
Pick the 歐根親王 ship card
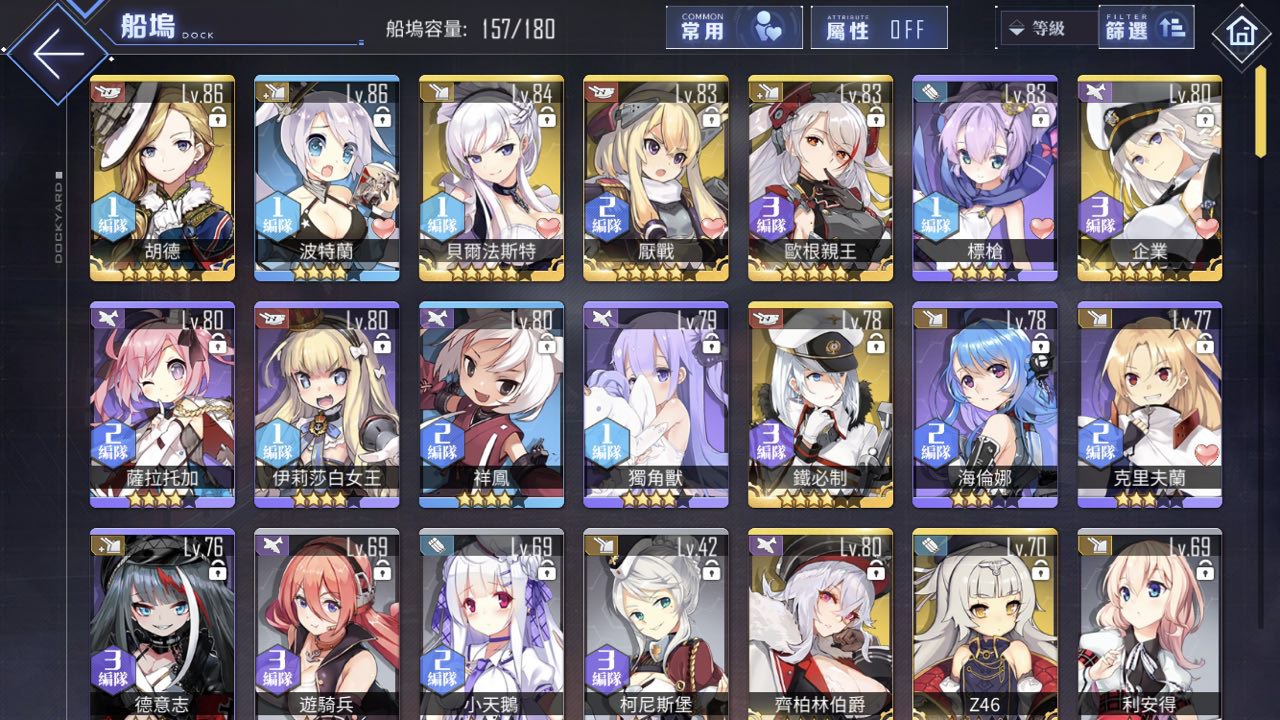tap(820, 178)
